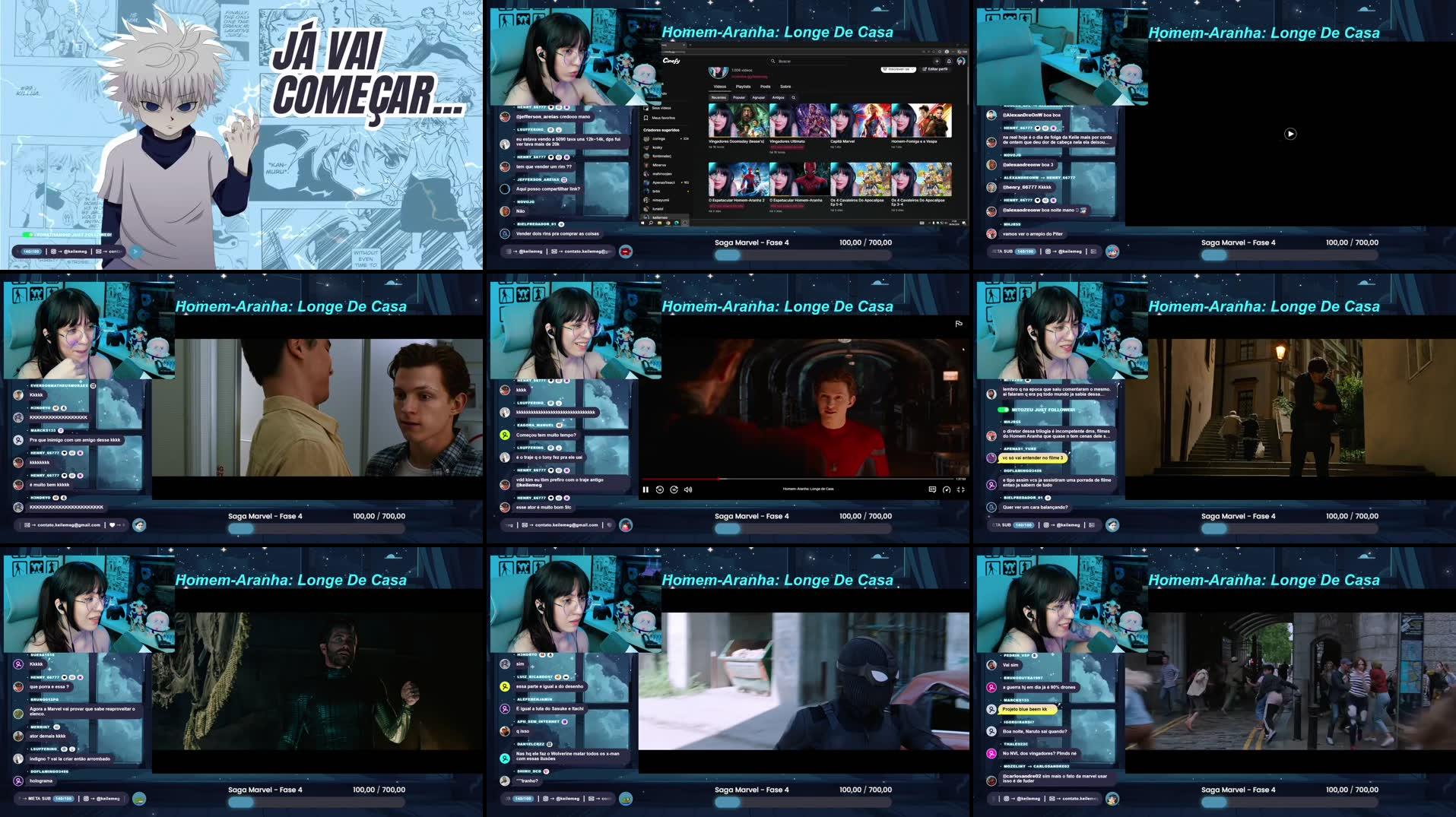Skip forward 10 seconds in the player
The width and height of the screenshot is (1456, 817).
[x=674, y=489]
